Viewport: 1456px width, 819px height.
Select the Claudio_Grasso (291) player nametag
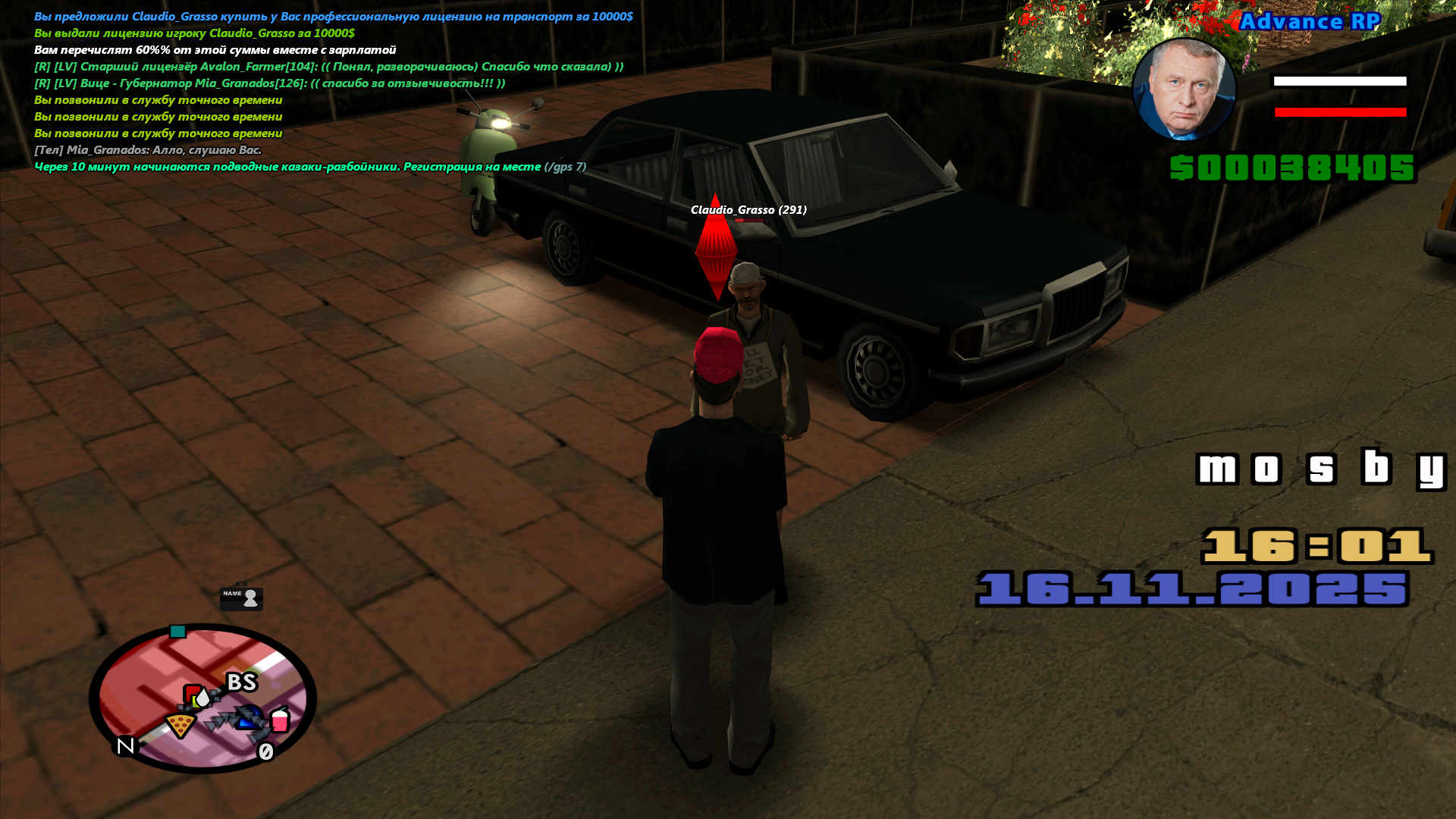(x=748, y=210)
